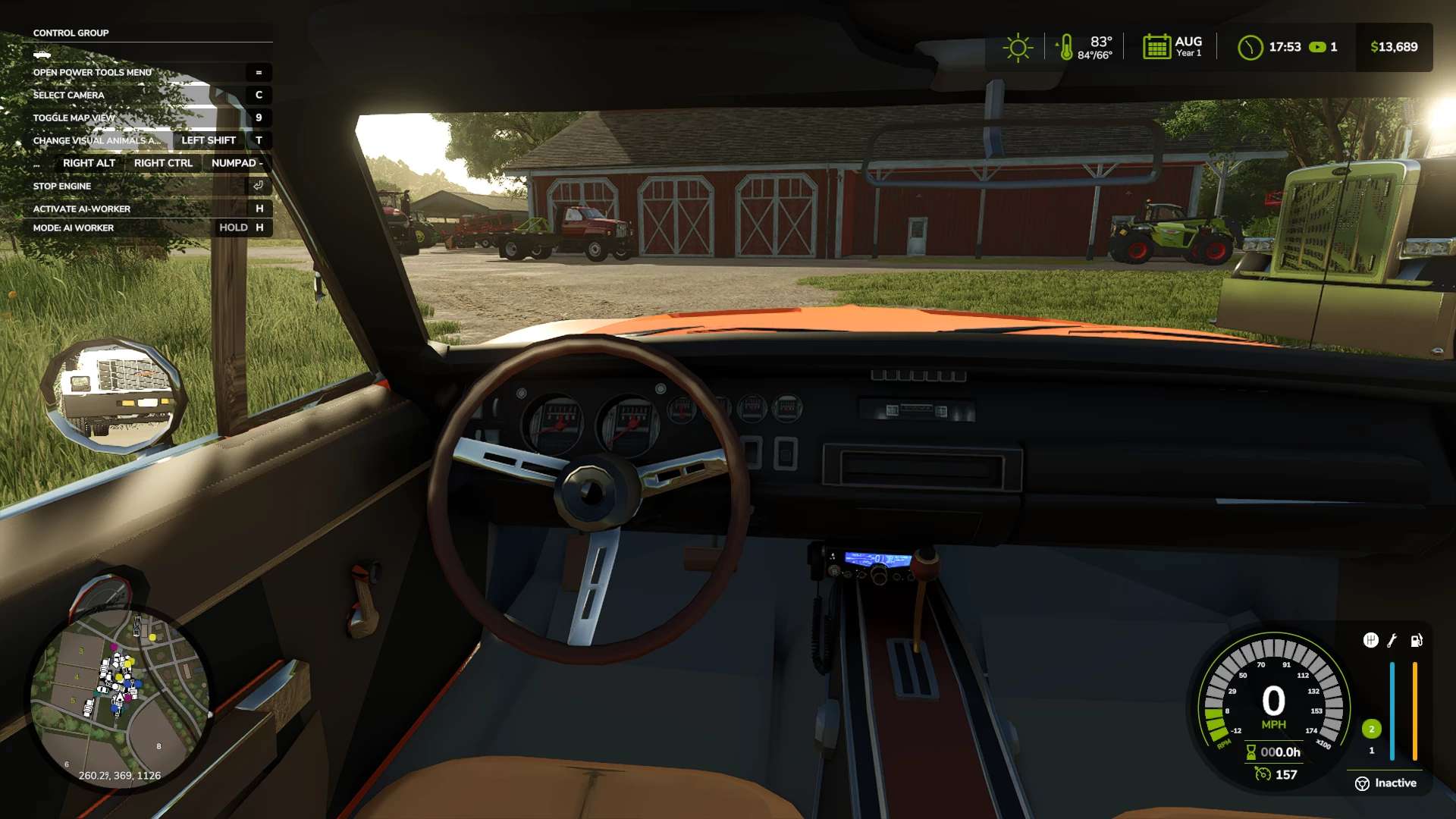Click the wrench vehicle damage icon
The width and height of the screenshot is (1456, 819).
1392,641
